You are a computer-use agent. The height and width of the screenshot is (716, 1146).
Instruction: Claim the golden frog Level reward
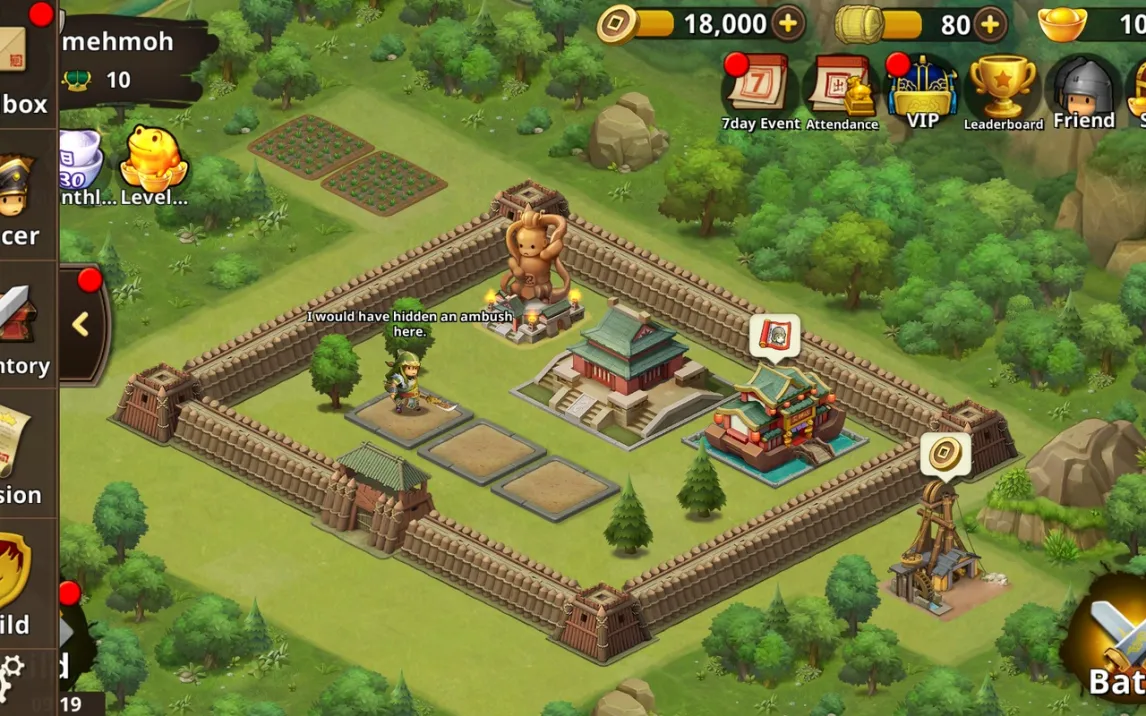[153, 164]
